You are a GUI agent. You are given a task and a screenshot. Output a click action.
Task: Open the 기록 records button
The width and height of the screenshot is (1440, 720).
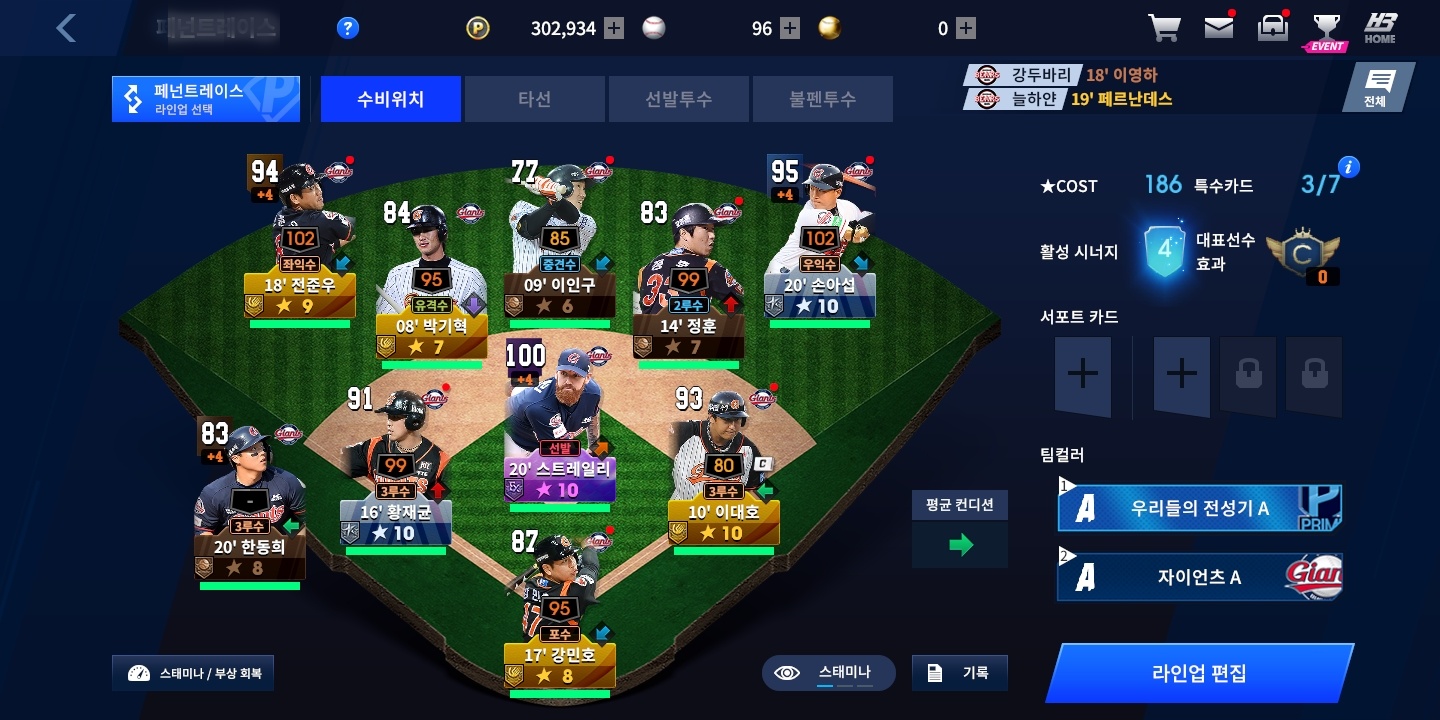coord(959,673)
